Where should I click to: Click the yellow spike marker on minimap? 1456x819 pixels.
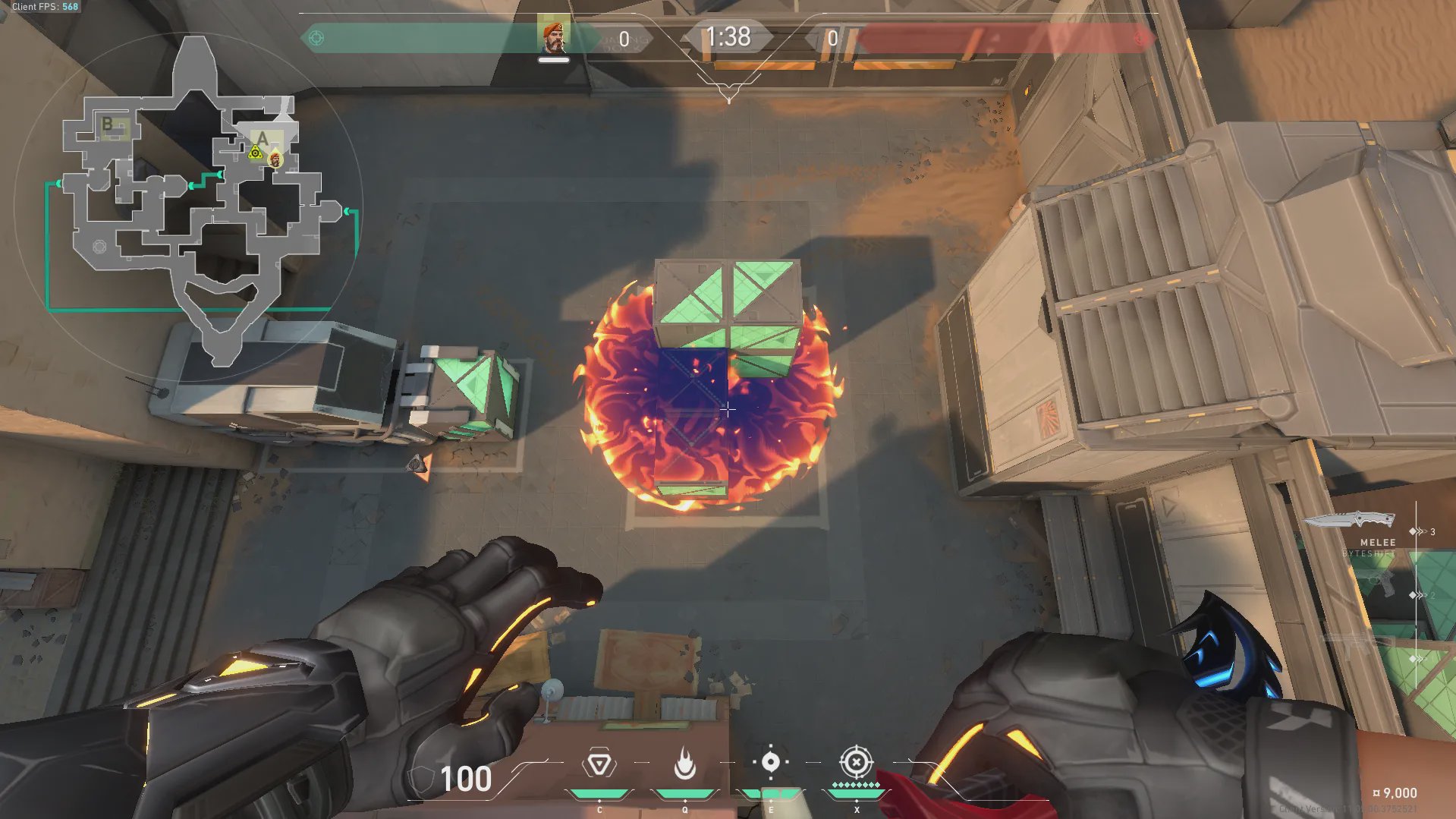click(256, 154)
